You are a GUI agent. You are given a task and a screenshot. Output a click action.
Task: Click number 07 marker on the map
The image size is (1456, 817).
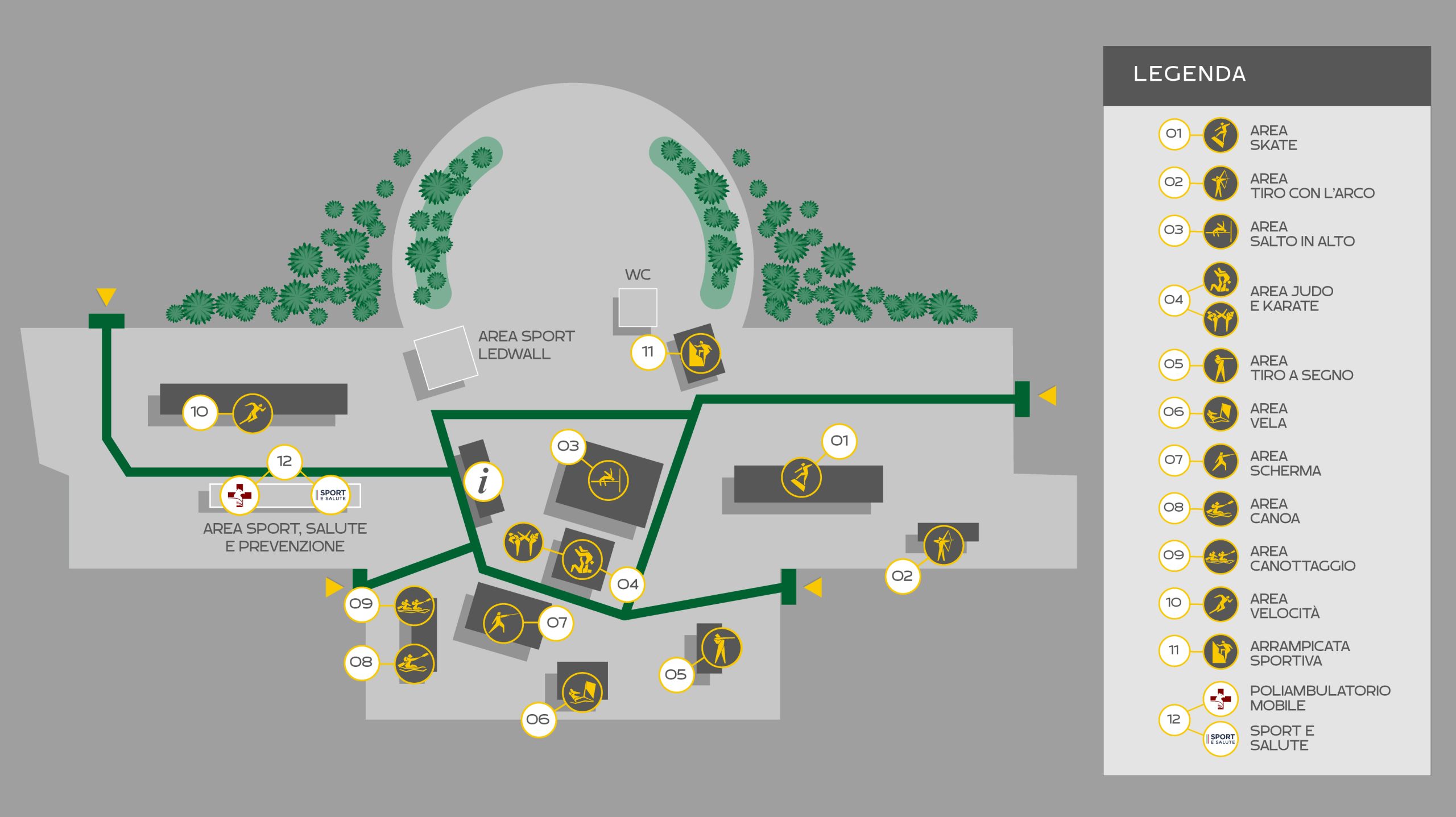pyautogui.click(x=556, y=623)
